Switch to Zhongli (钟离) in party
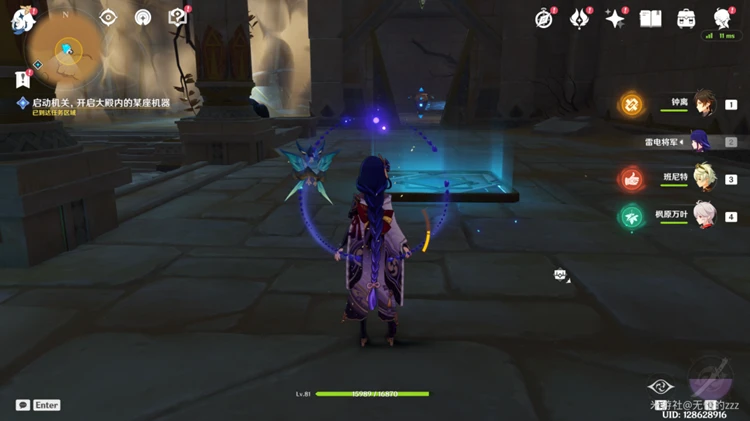 [x=704, y=103]
